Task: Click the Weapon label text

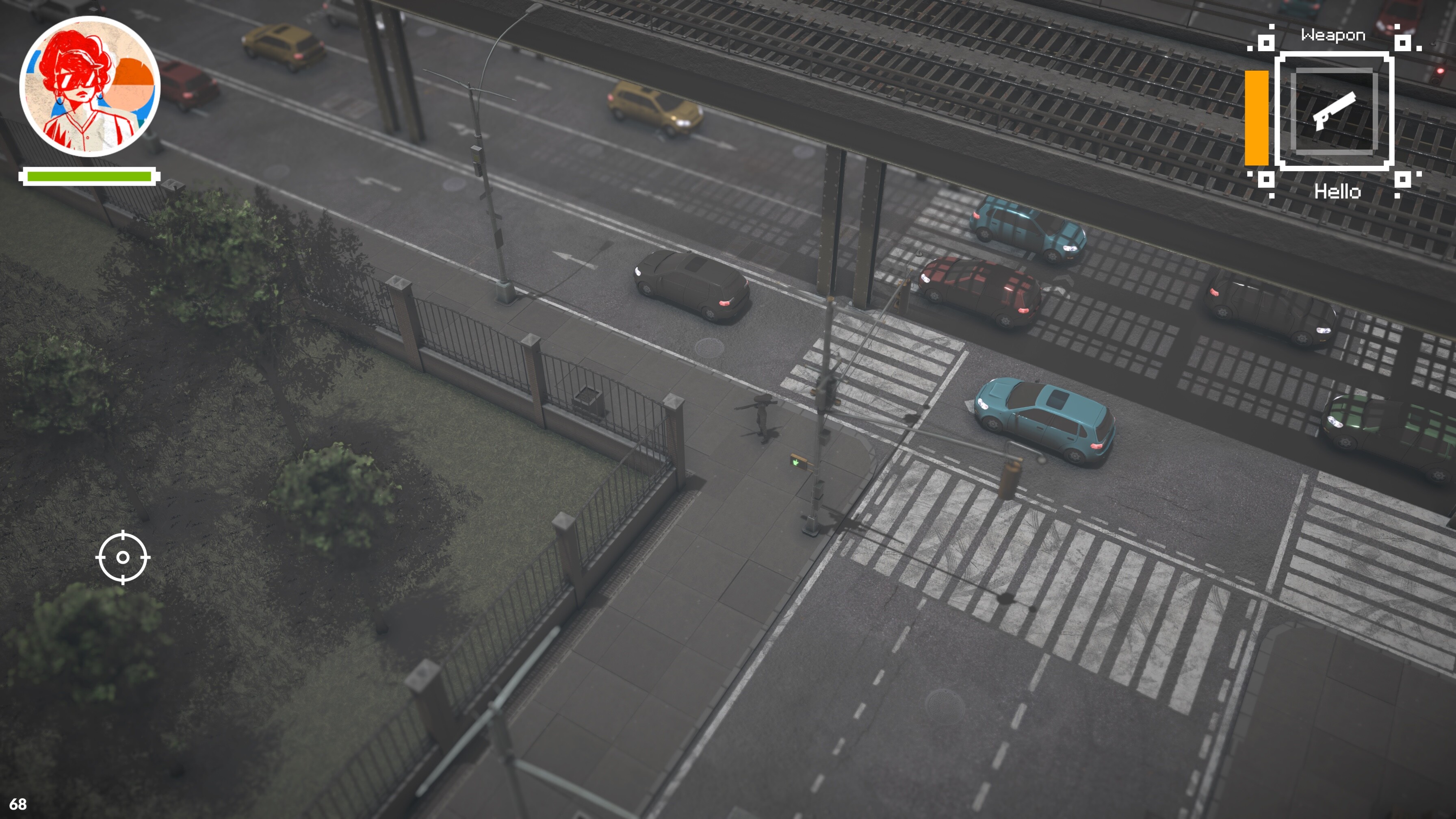Action: 1332,35
